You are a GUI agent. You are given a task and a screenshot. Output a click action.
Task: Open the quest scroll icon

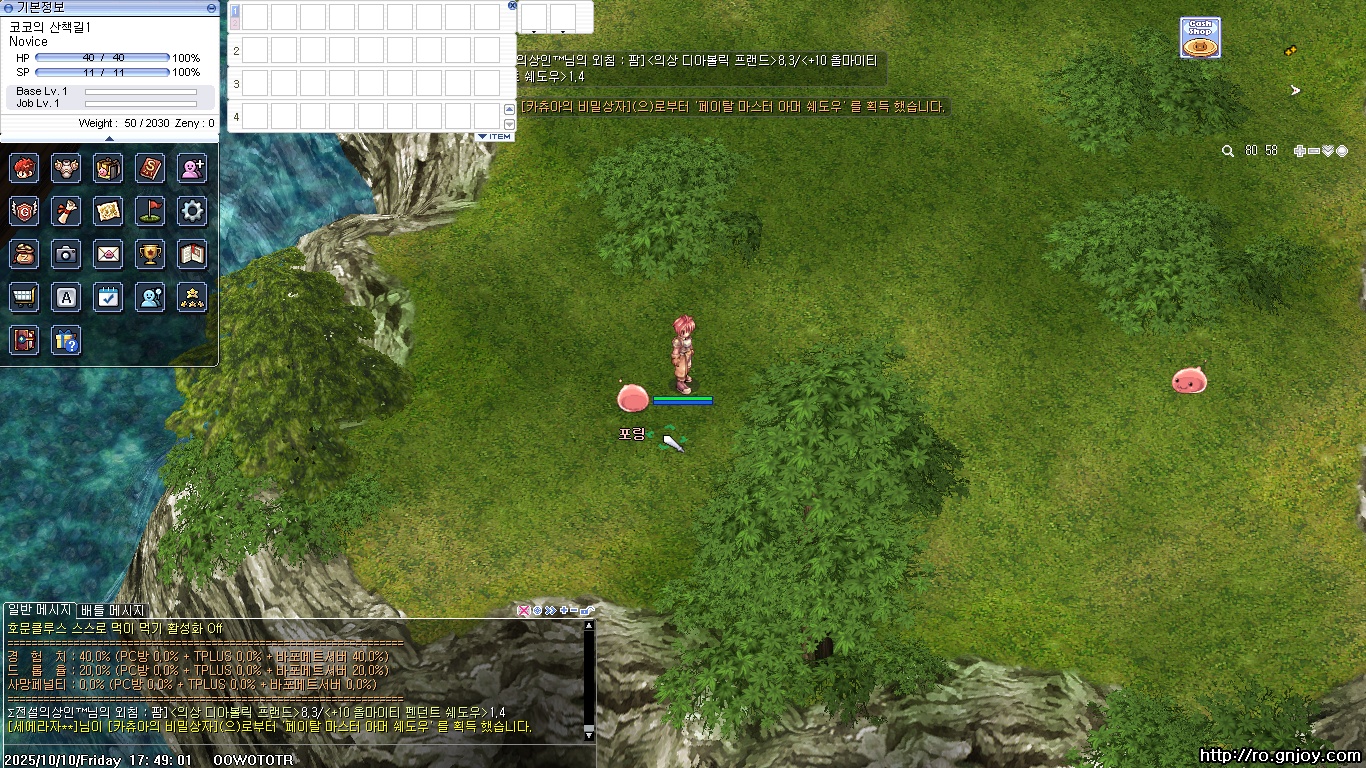click(x=66, y=211)
